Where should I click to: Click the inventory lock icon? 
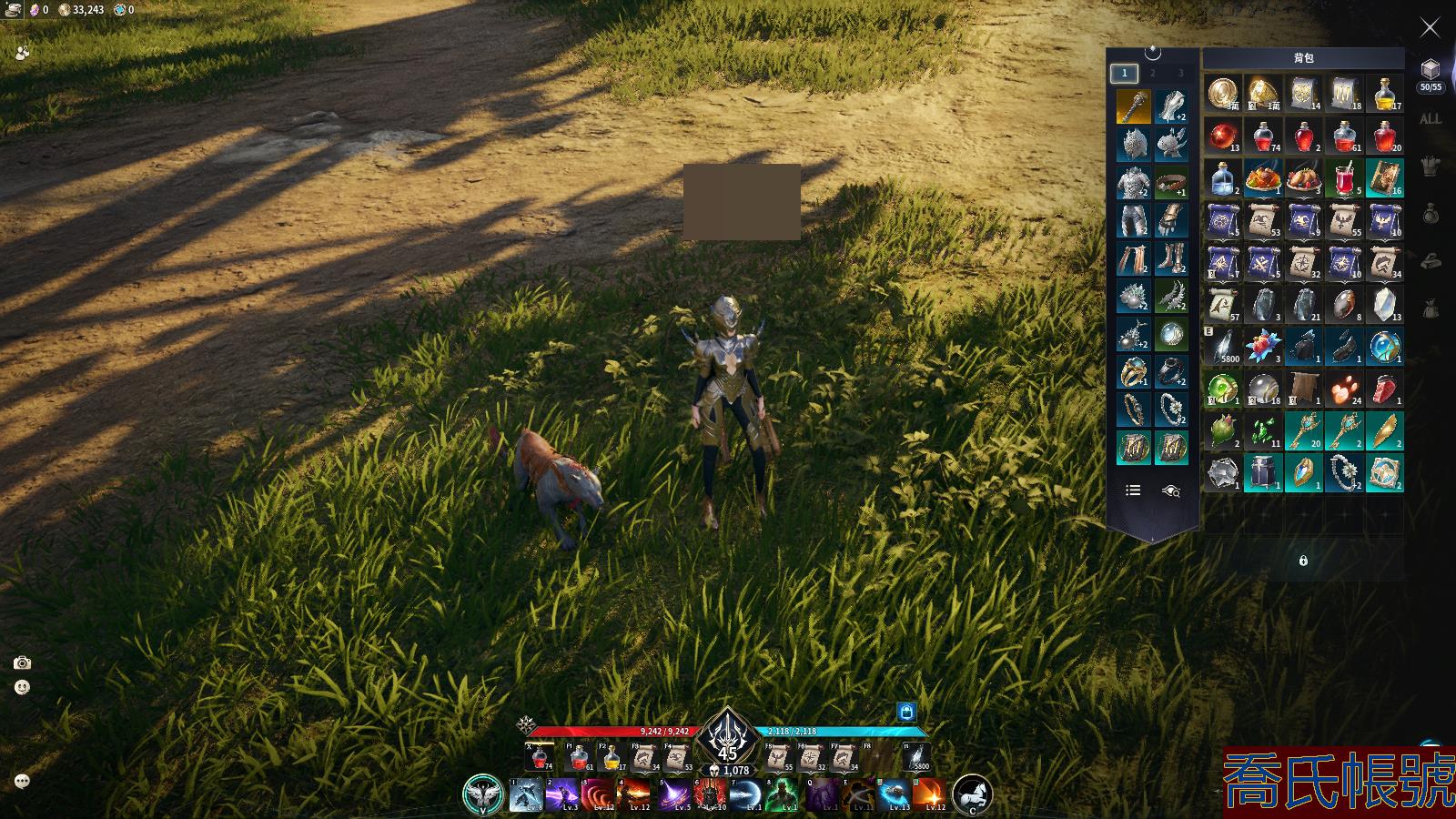pos(1303,561)
